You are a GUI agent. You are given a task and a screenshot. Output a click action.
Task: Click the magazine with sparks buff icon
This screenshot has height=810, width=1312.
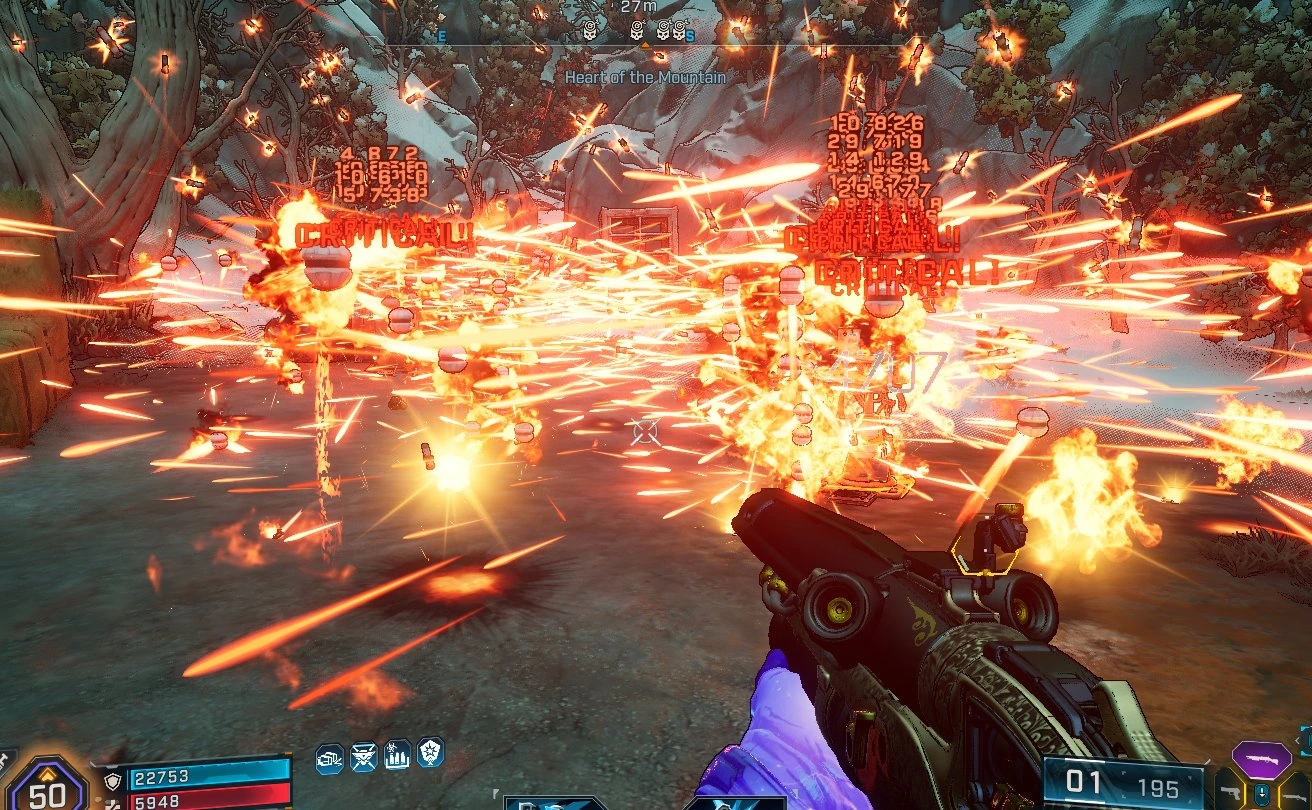point(330,758)
